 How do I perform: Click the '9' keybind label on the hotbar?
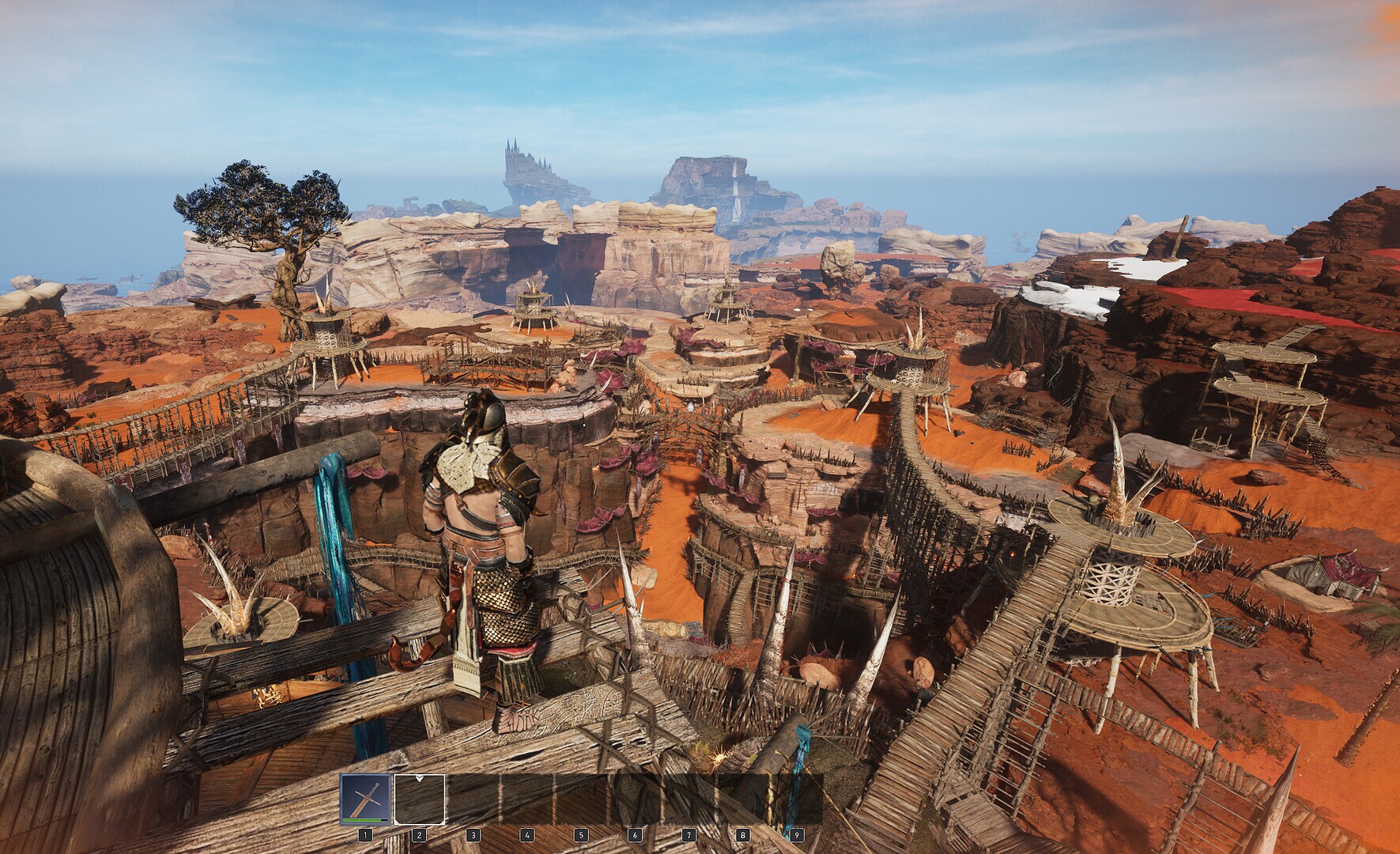point(798,835)
